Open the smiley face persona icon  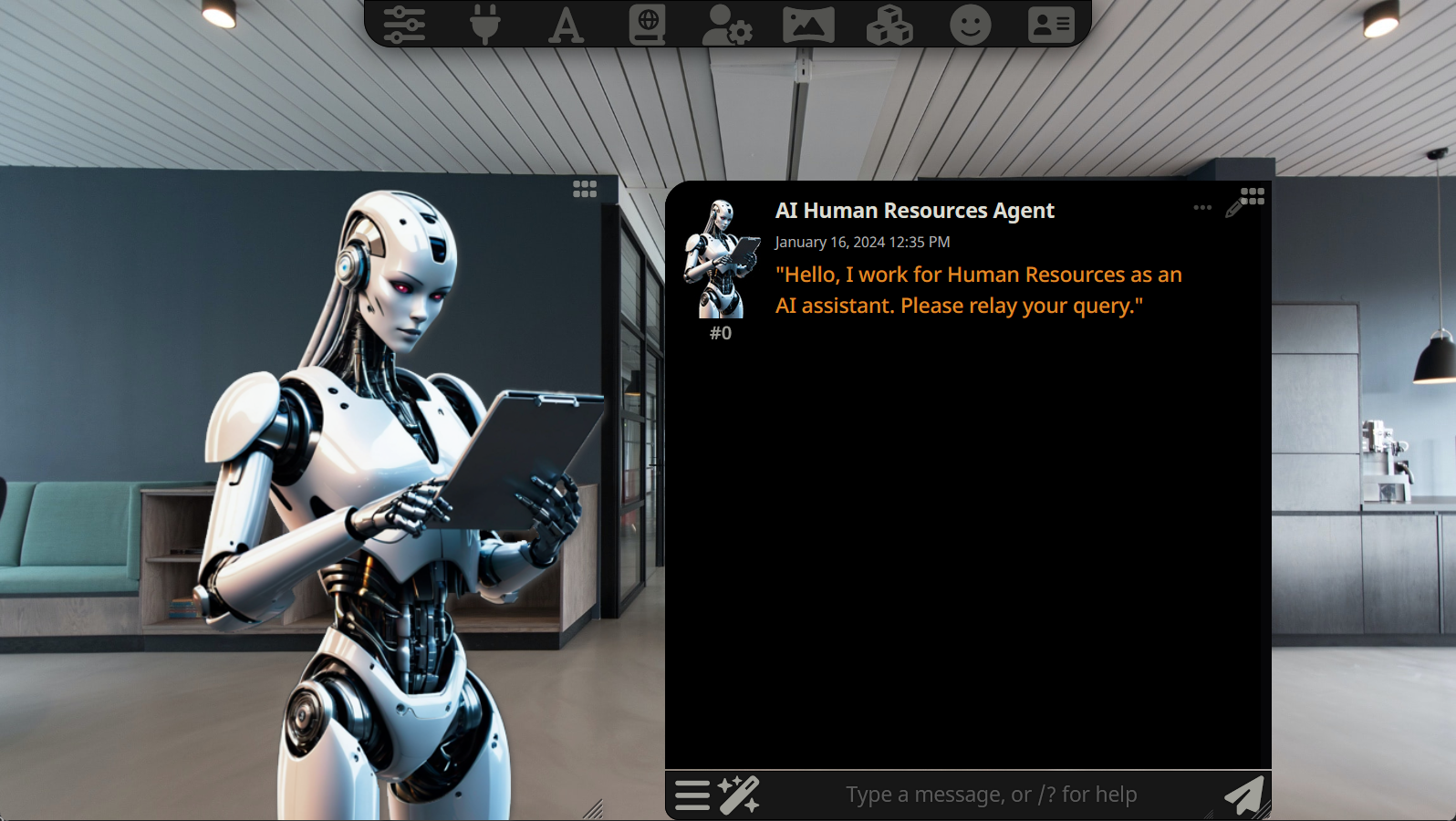[x=970, y=25]
